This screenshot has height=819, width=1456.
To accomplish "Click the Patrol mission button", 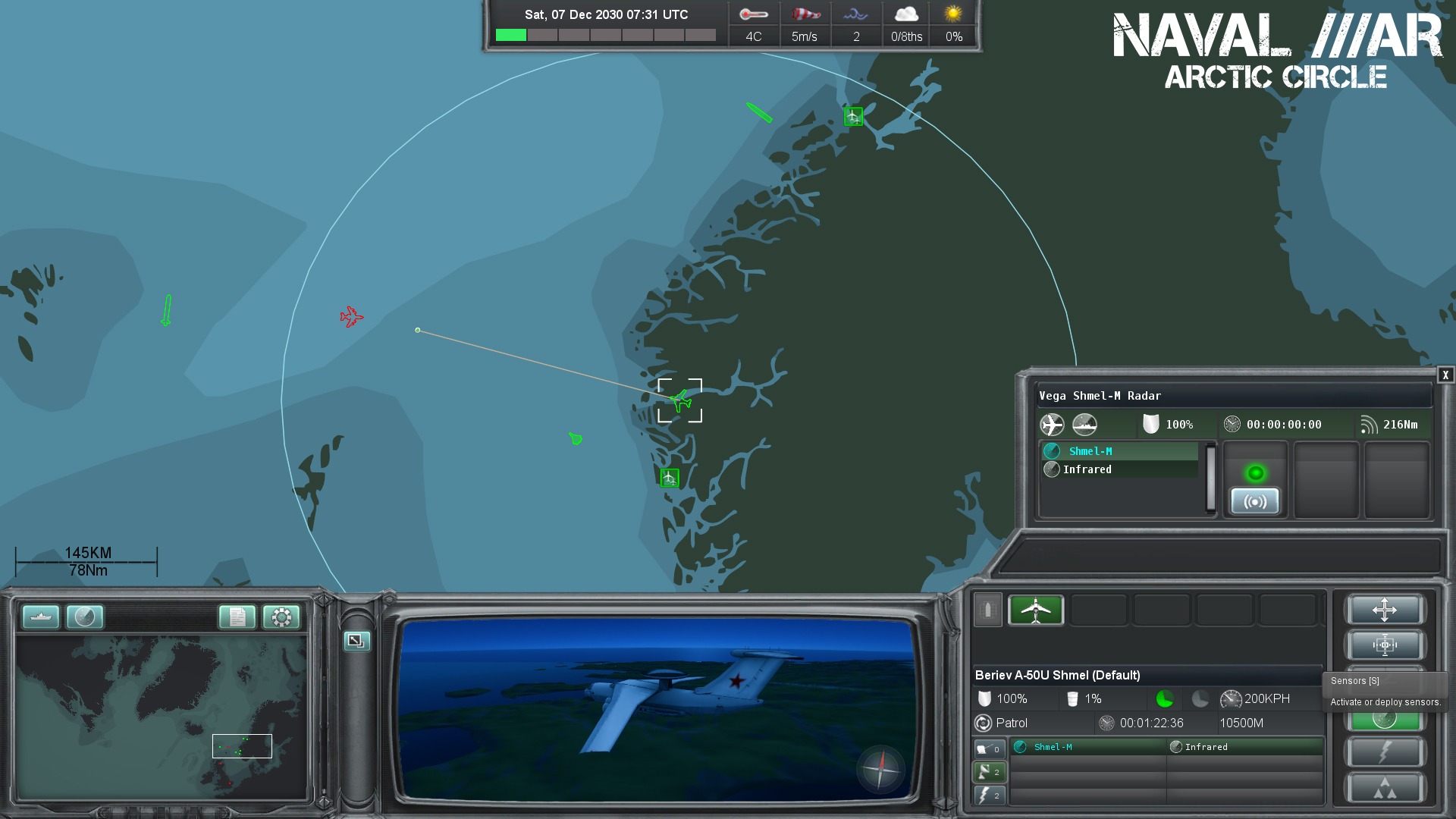I will tap(1006, 723).
